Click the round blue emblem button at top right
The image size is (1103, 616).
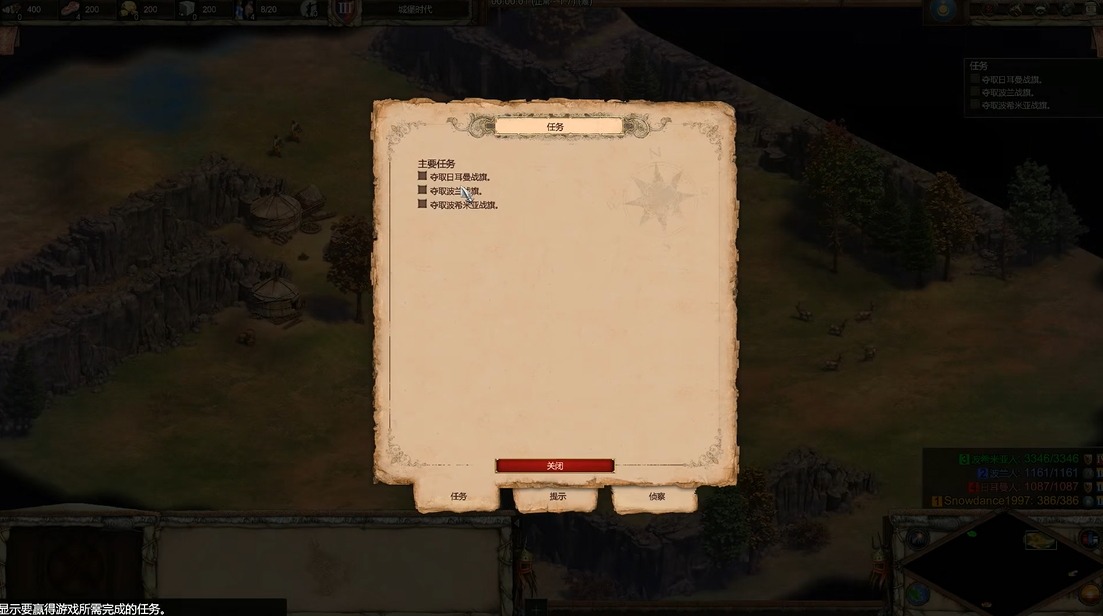pyautogui.click(x=940, y=10)
